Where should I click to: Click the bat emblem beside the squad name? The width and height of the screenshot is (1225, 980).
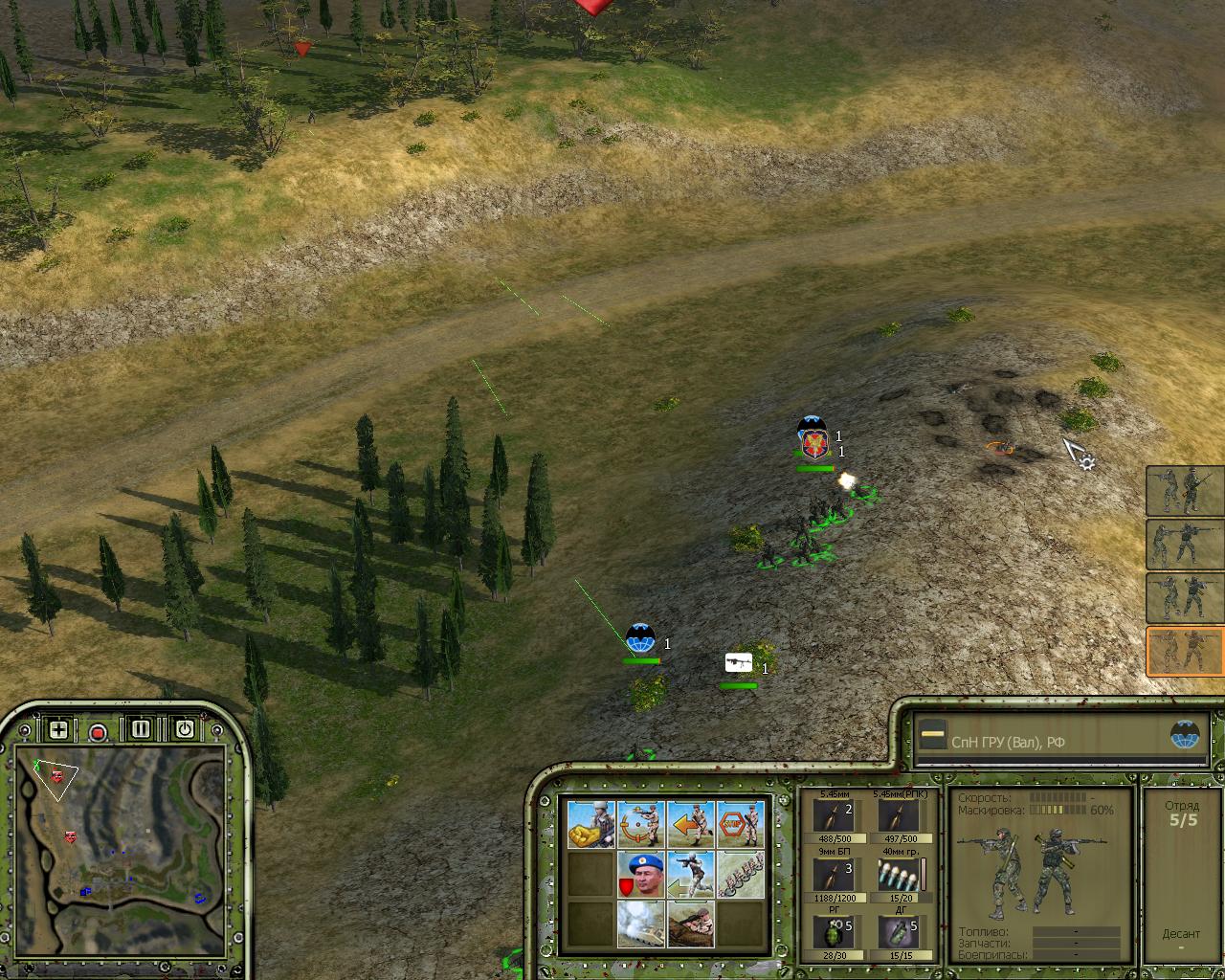tap(1184, 735)
